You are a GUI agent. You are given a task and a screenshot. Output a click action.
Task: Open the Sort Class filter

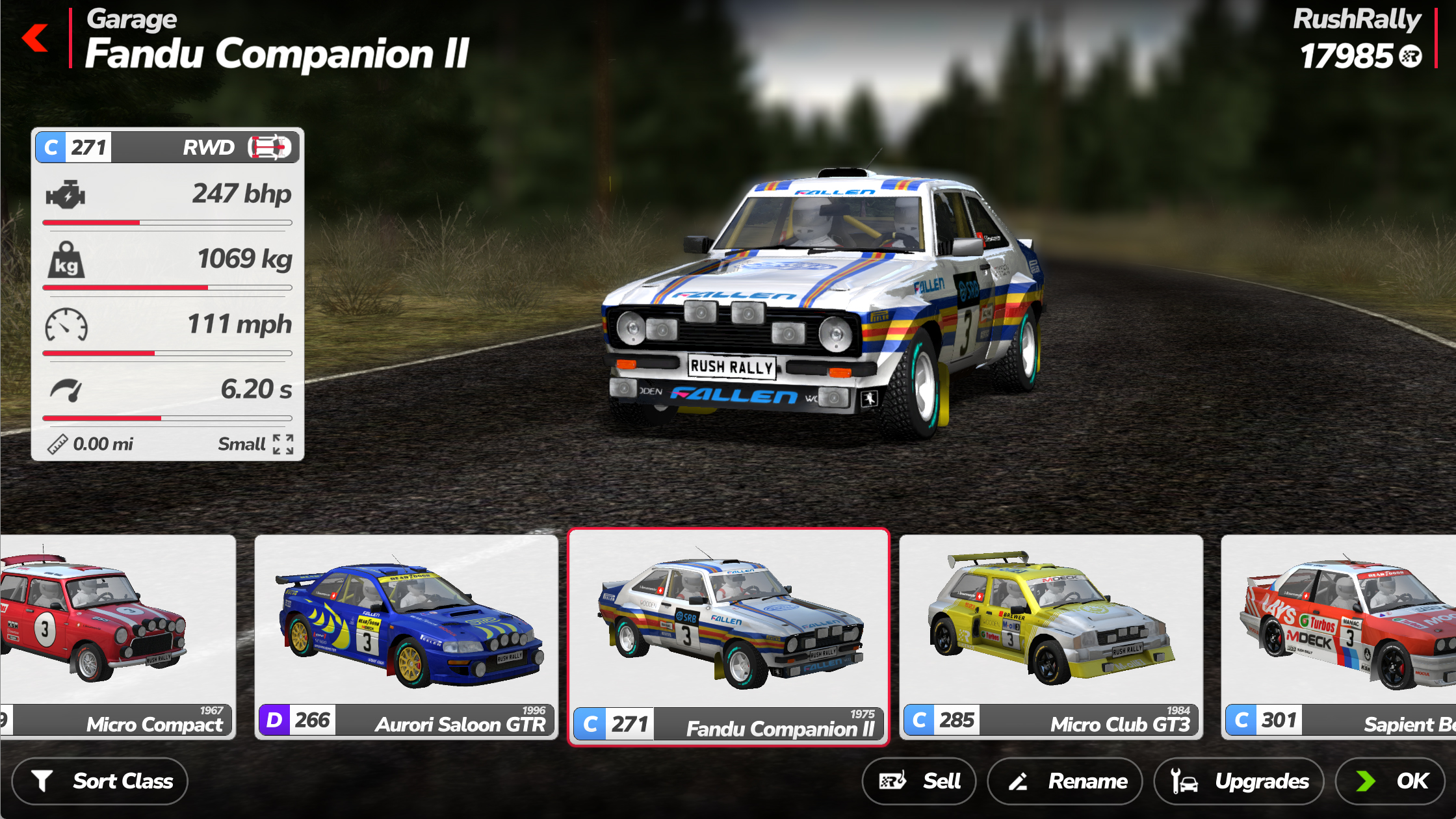tap(100, 781)
